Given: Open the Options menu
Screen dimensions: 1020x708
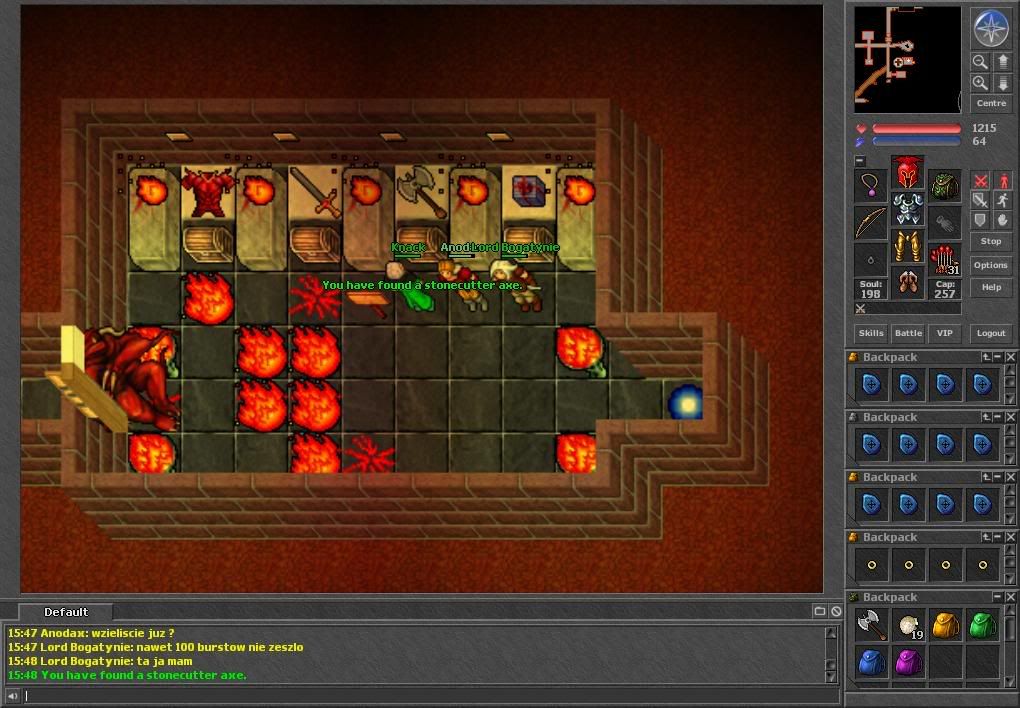Looking at the screenshot, I should [x=990, y=265].
